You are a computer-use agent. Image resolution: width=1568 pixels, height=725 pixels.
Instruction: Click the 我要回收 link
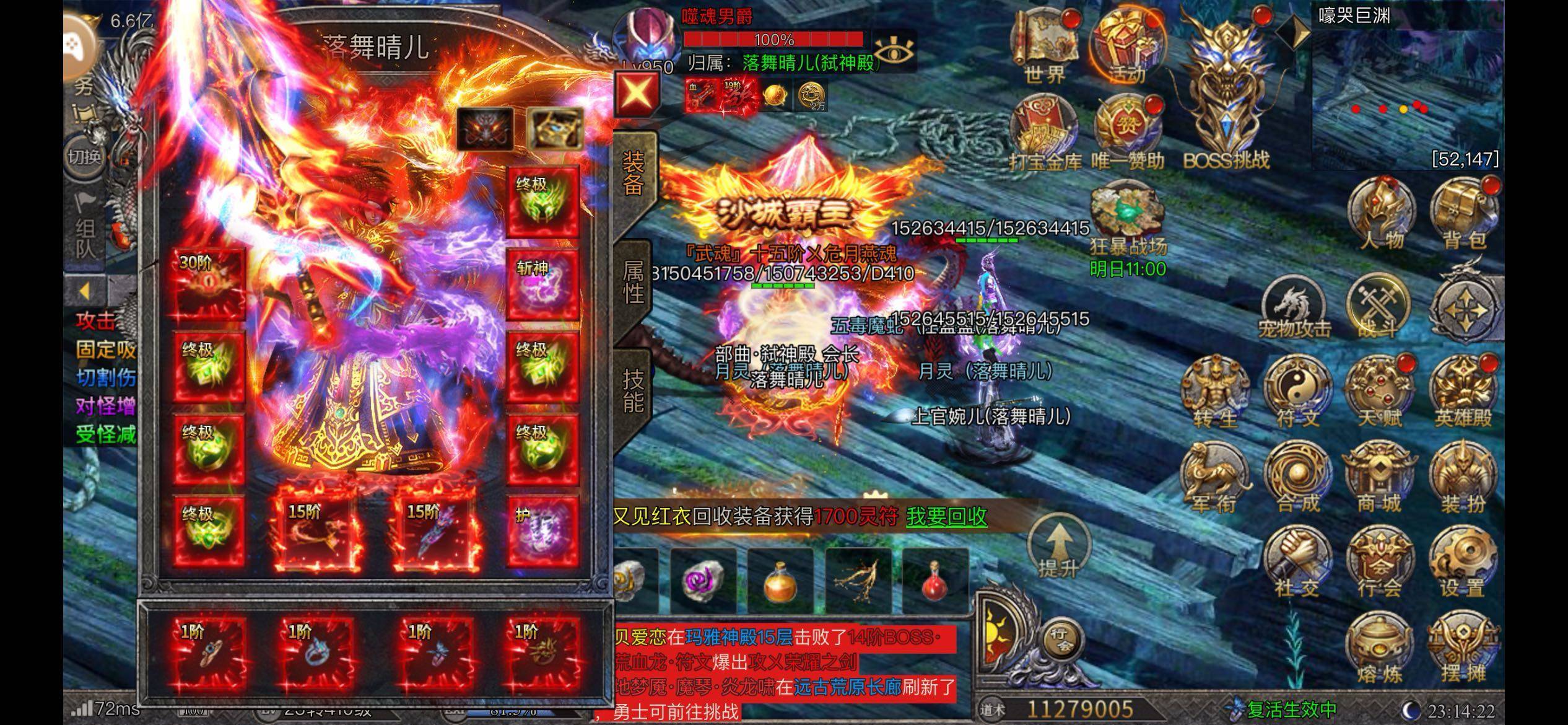click(x=946, y=517)
